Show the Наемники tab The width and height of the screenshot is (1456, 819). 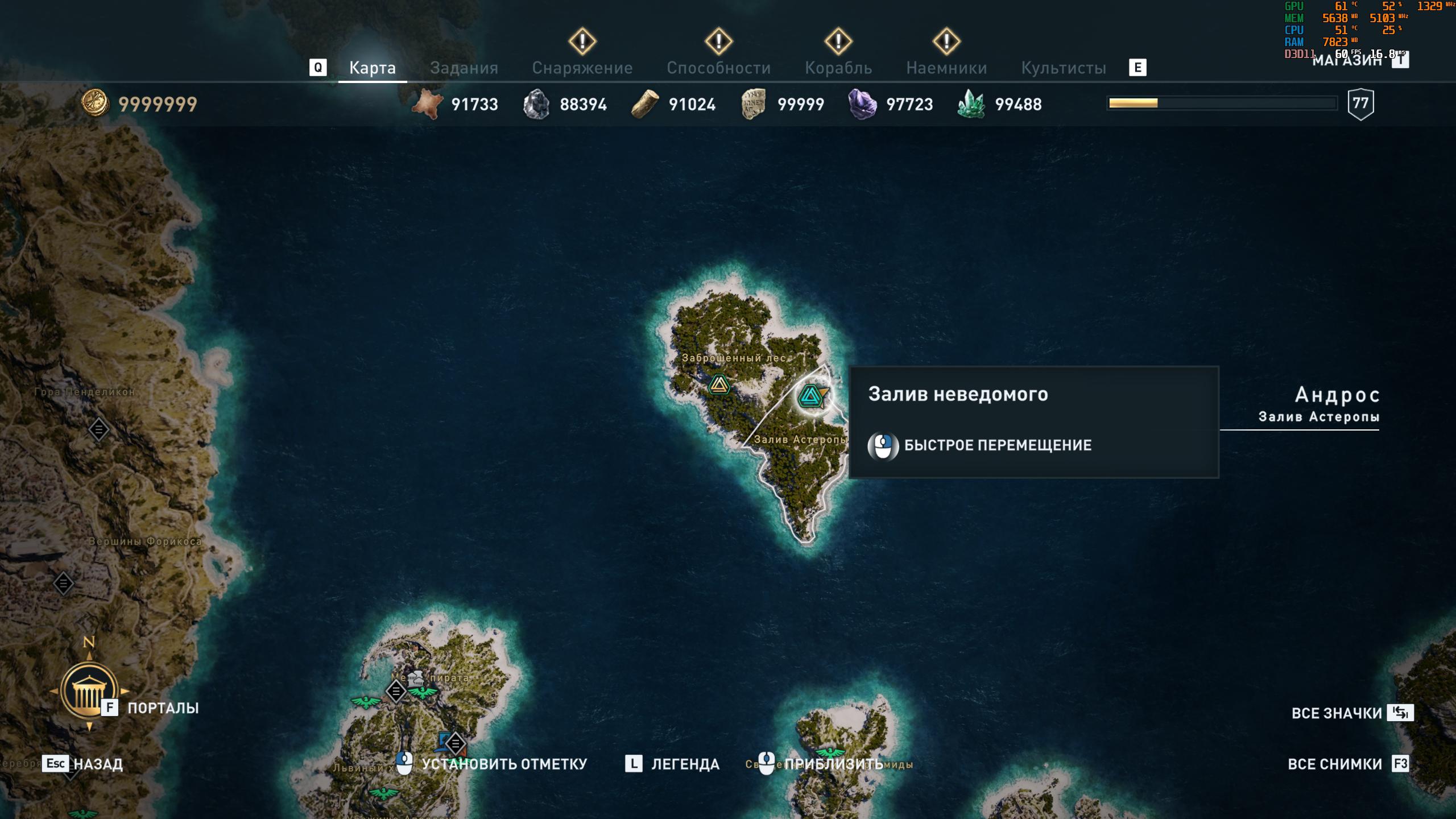point(946,68)
